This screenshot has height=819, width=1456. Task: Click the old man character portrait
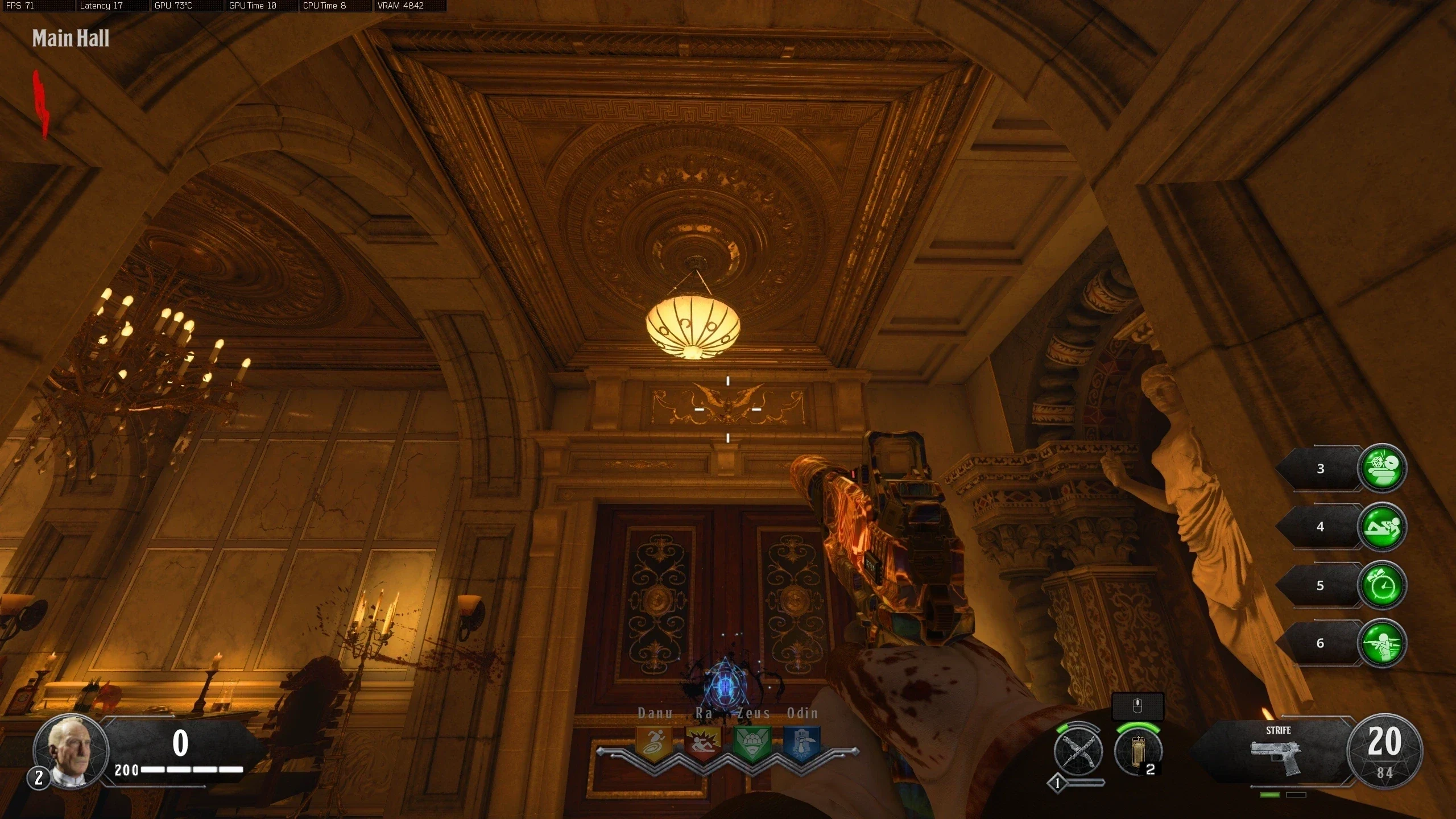[x=71, y=750]
